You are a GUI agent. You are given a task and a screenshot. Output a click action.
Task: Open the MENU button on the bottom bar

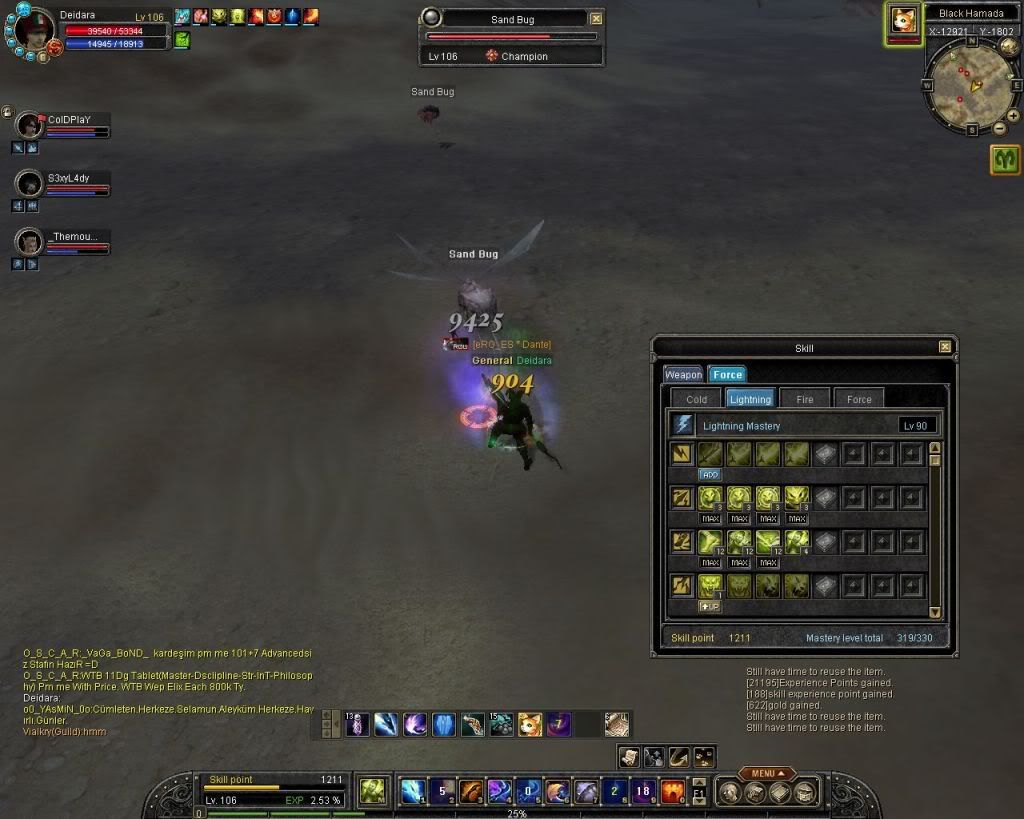[x=767, y=773]
